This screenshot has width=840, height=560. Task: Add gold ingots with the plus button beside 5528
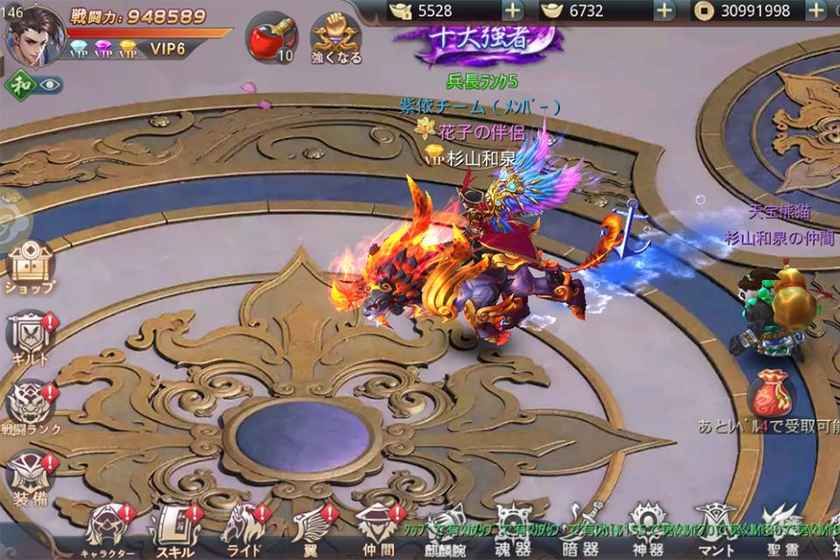coord(512,11)
